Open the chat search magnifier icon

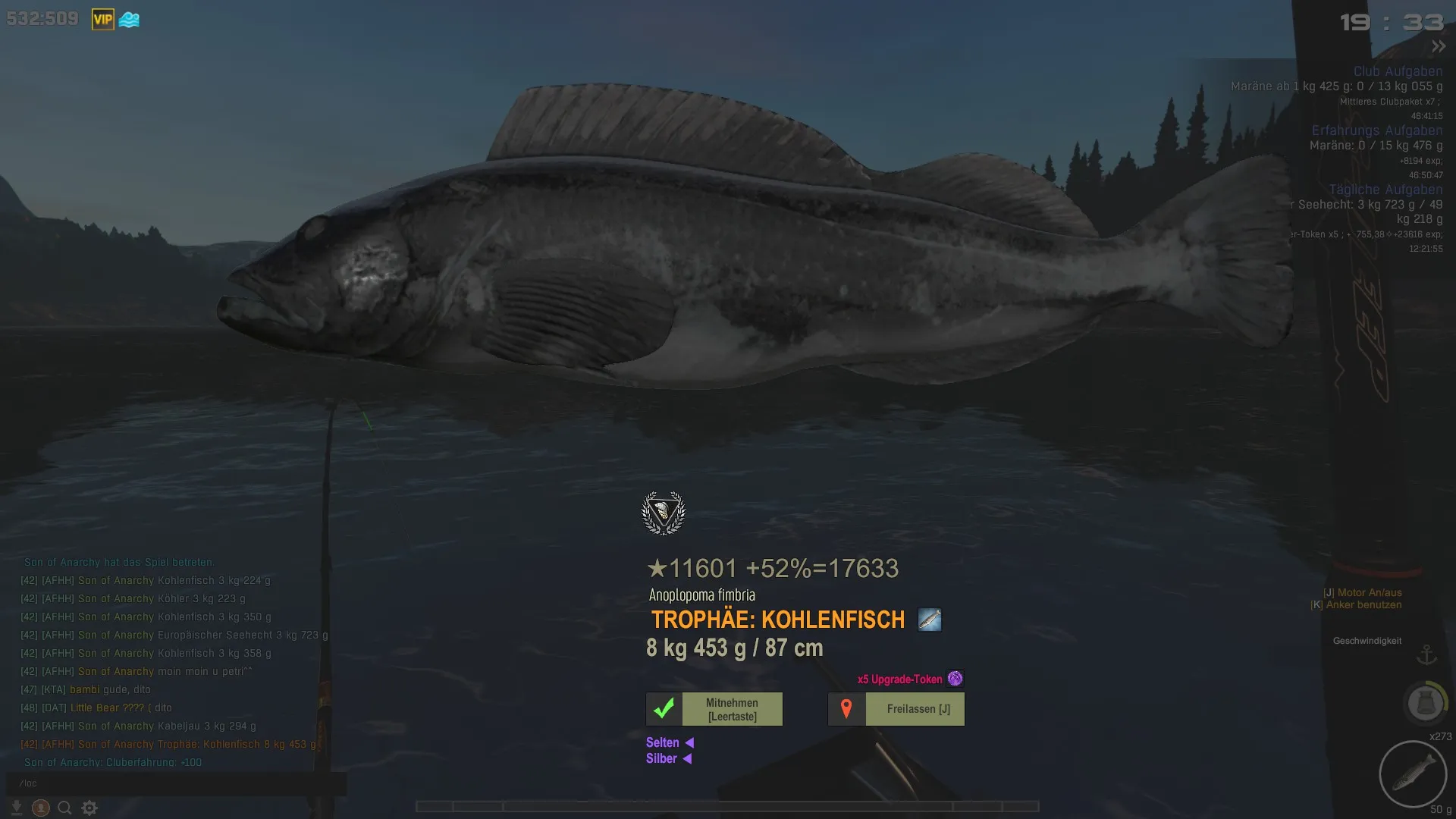pos(65,808)
